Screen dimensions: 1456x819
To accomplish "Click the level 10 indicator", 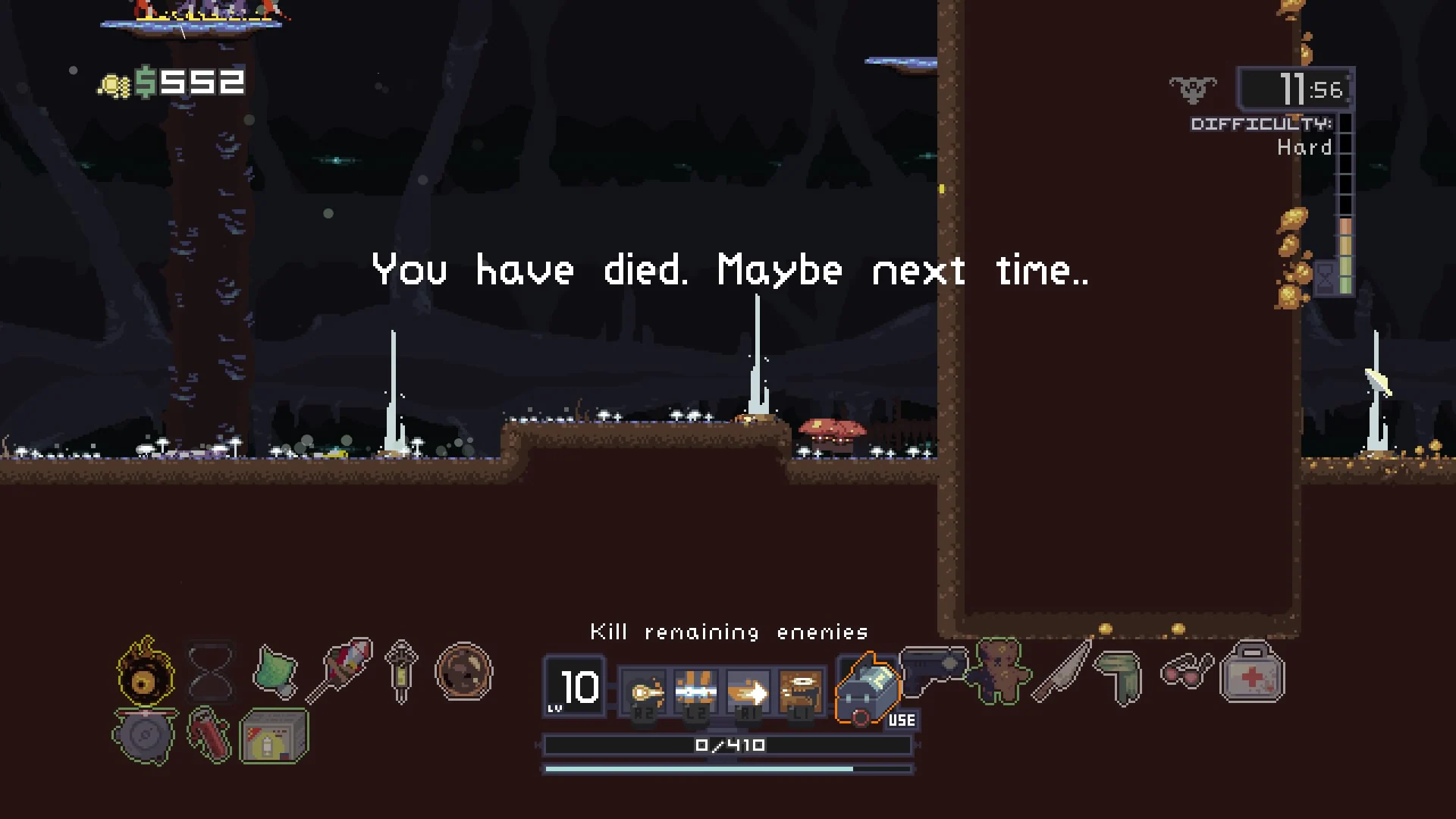I will point(575,689).
